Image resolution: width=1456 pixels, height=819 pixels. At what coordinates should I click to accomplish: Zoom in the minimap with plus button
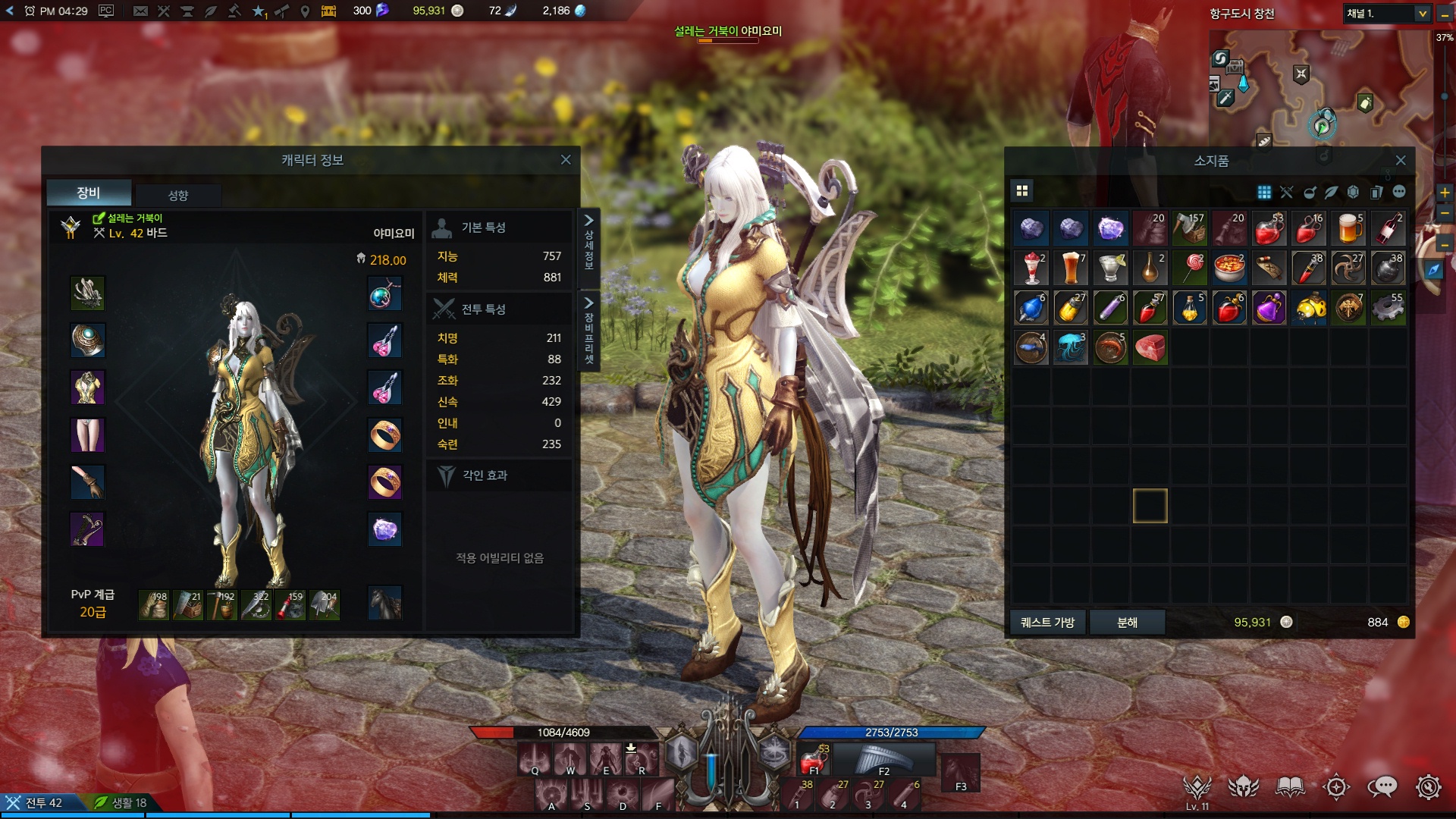(1445, 193)
